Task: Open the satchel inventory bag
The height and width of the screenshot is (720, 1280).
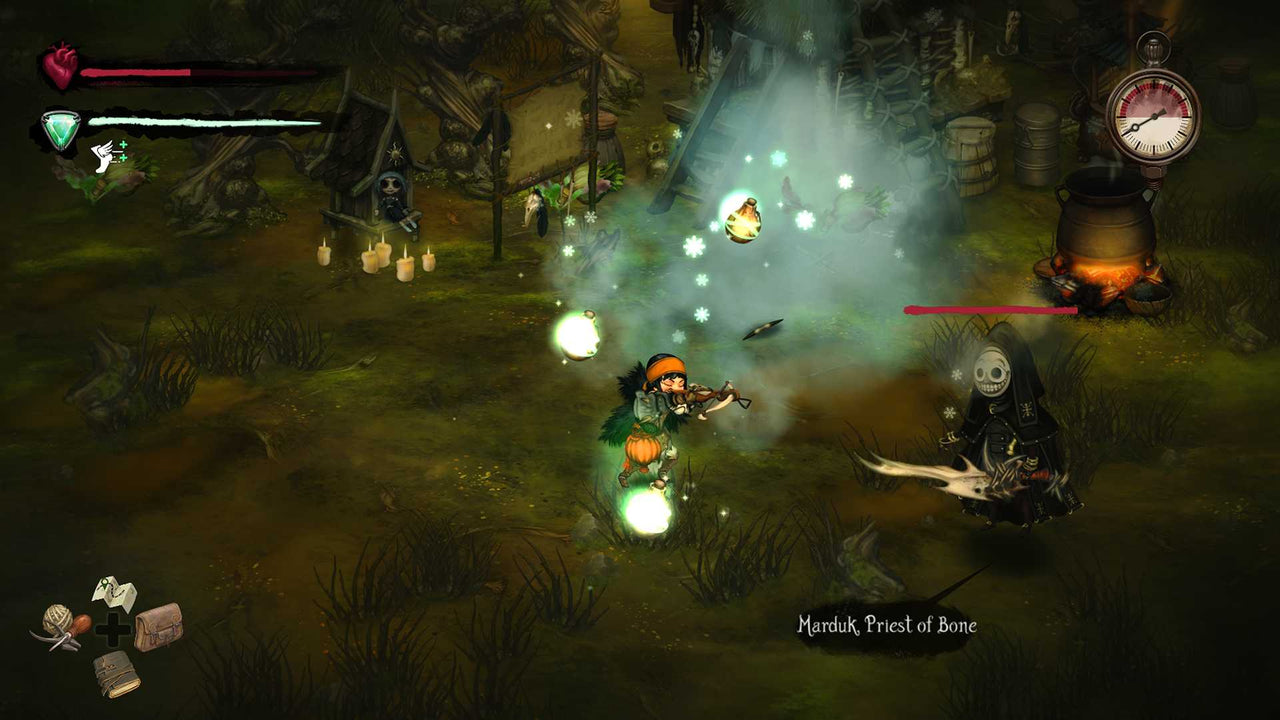Action: tap(161, 630)
